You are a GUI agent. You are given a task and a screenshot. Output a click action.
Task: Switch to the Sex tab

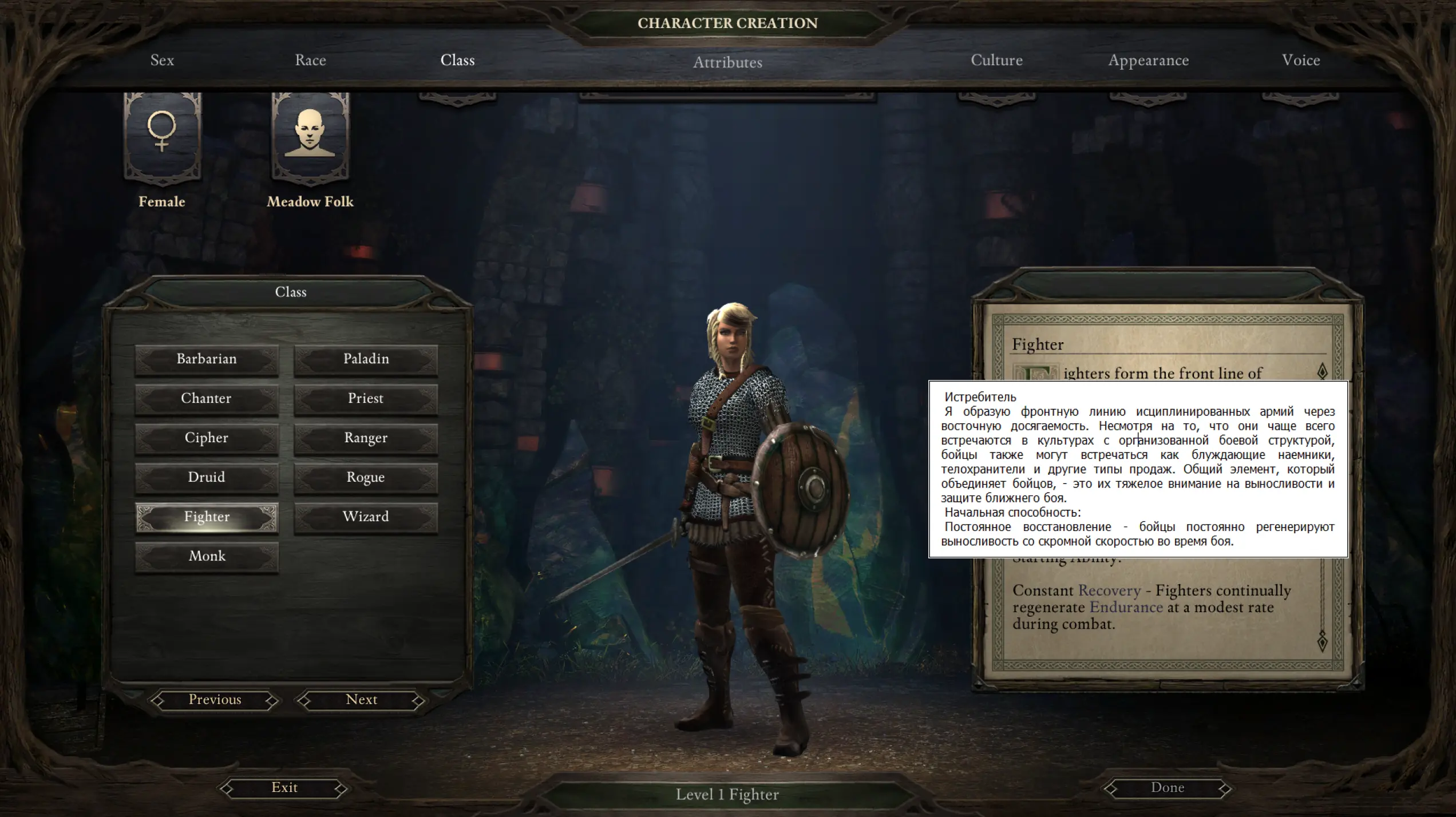[162, 60]
